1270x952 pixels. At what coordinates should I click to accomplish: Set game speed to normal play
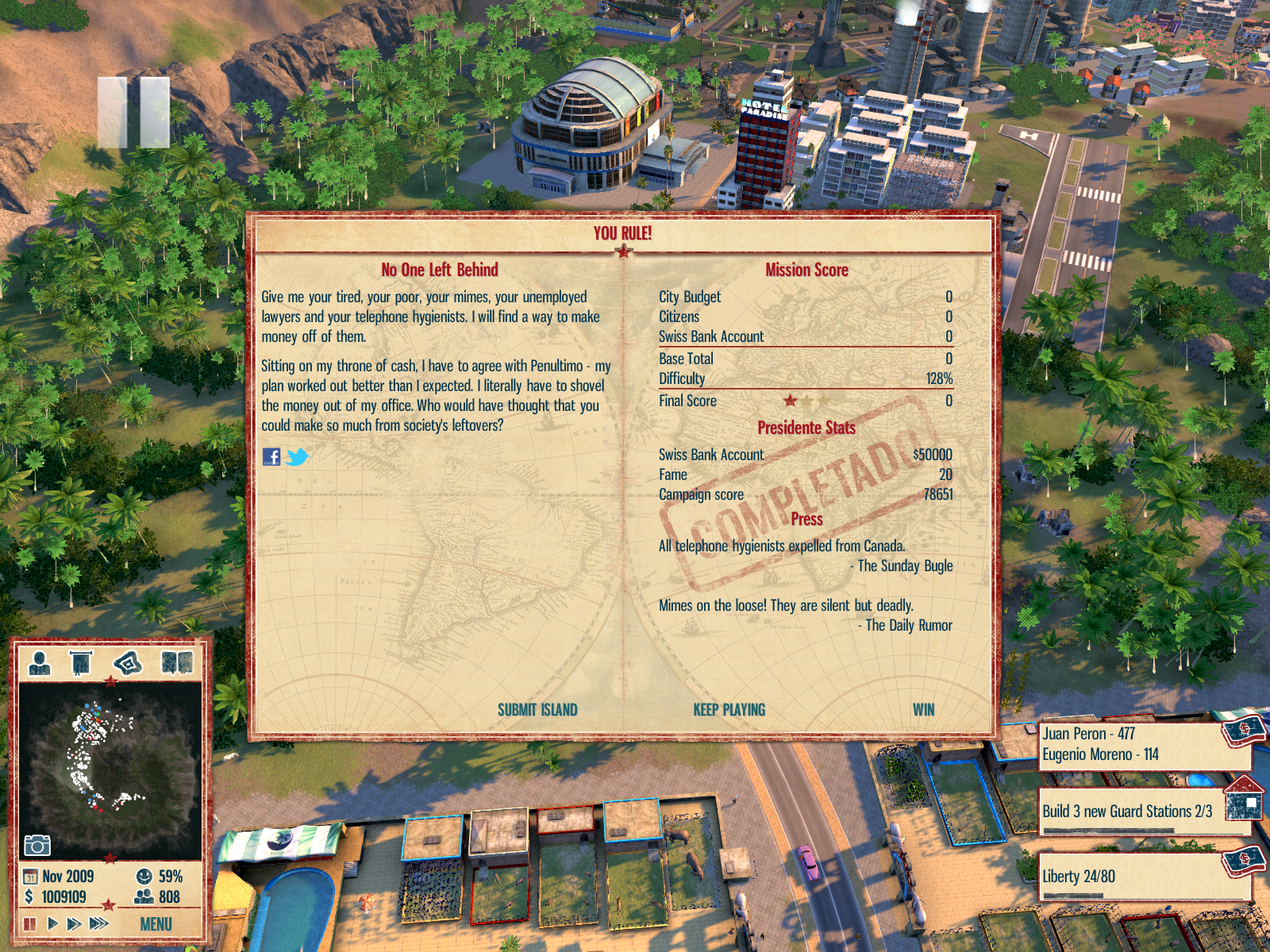(x=52, y=923)
